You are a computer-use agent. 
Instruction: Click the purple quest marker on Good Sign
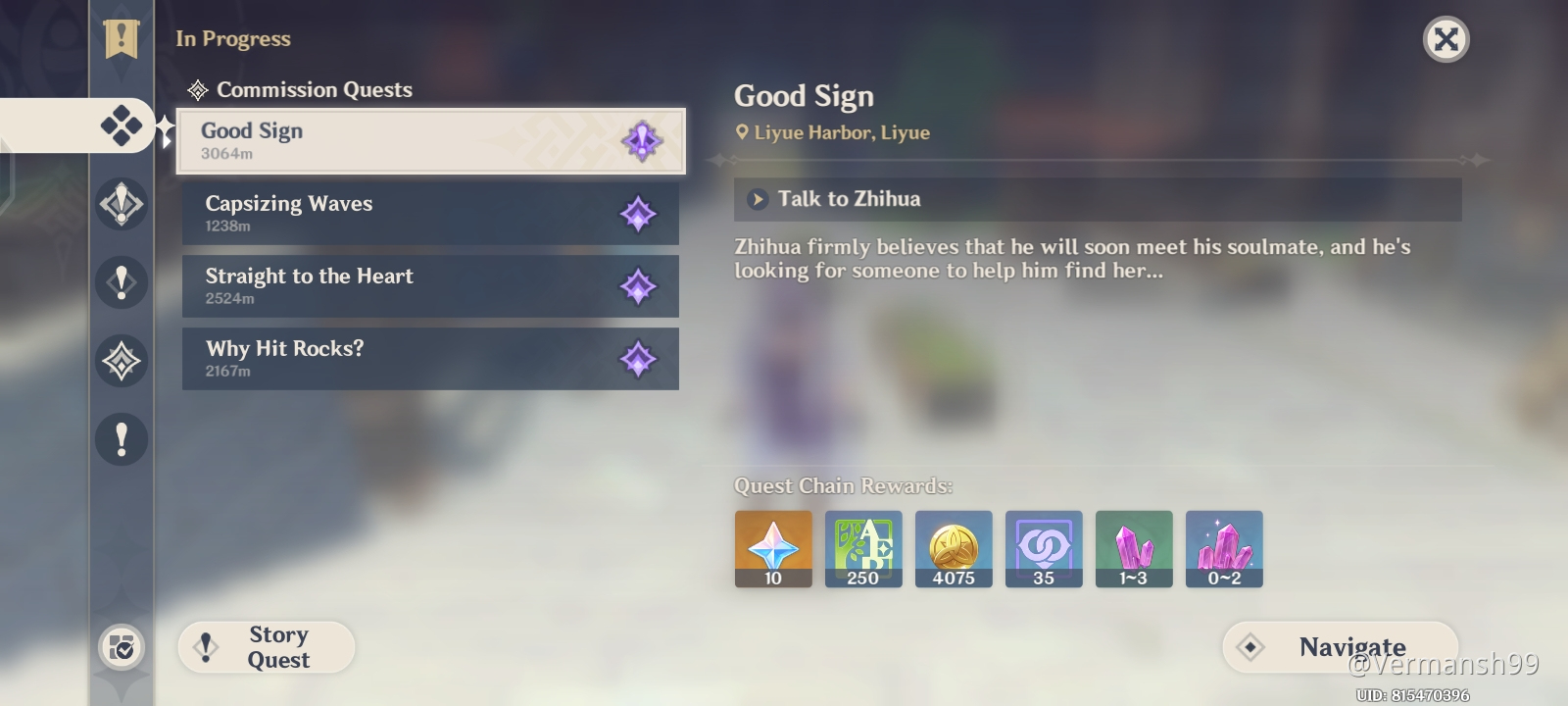click(x=639, y=140)
